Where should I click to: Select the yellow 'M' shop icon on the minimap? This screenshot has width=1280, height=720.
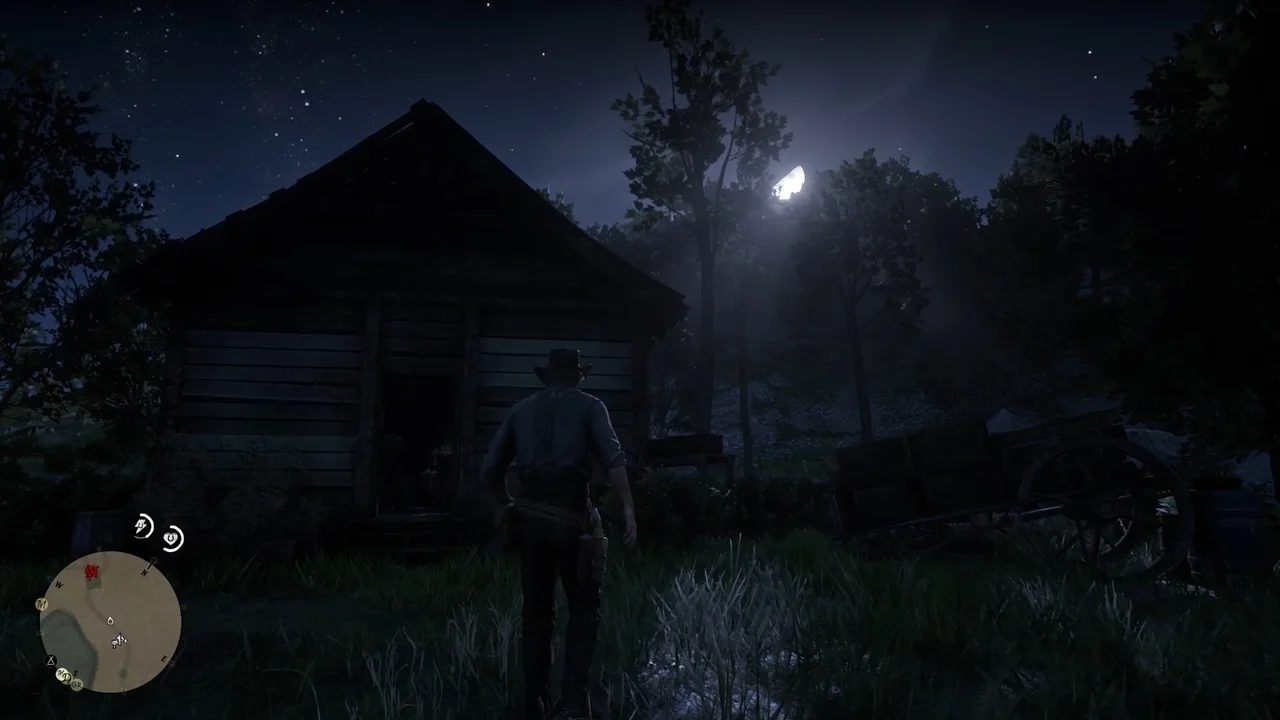click(41, 604)
